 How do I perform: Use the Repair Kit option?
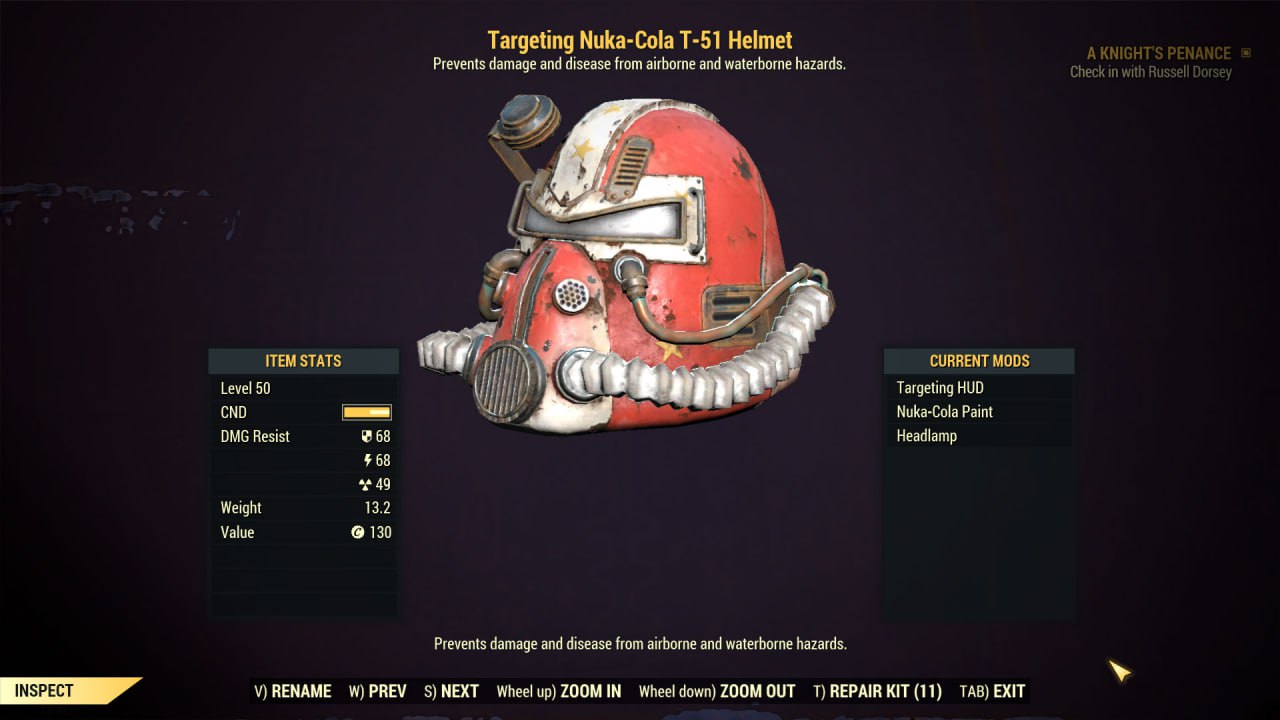coord(877,691)
